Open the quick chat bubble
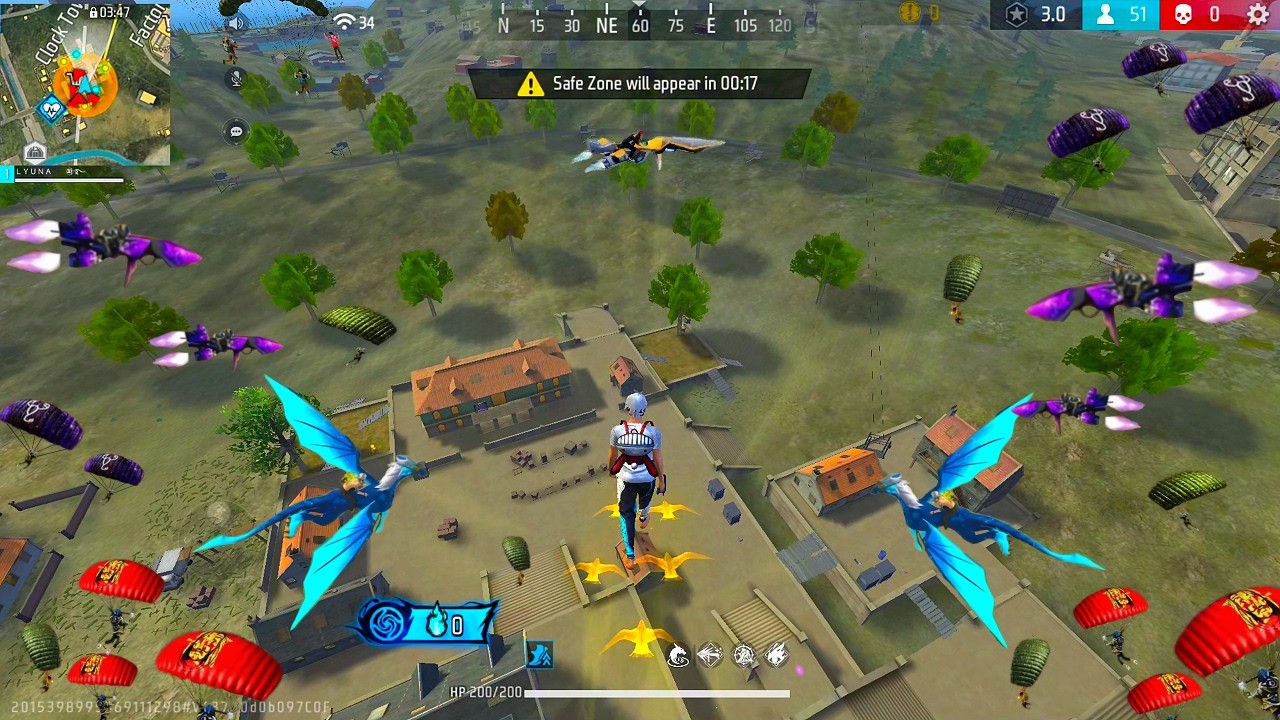 tap(237, 131)
